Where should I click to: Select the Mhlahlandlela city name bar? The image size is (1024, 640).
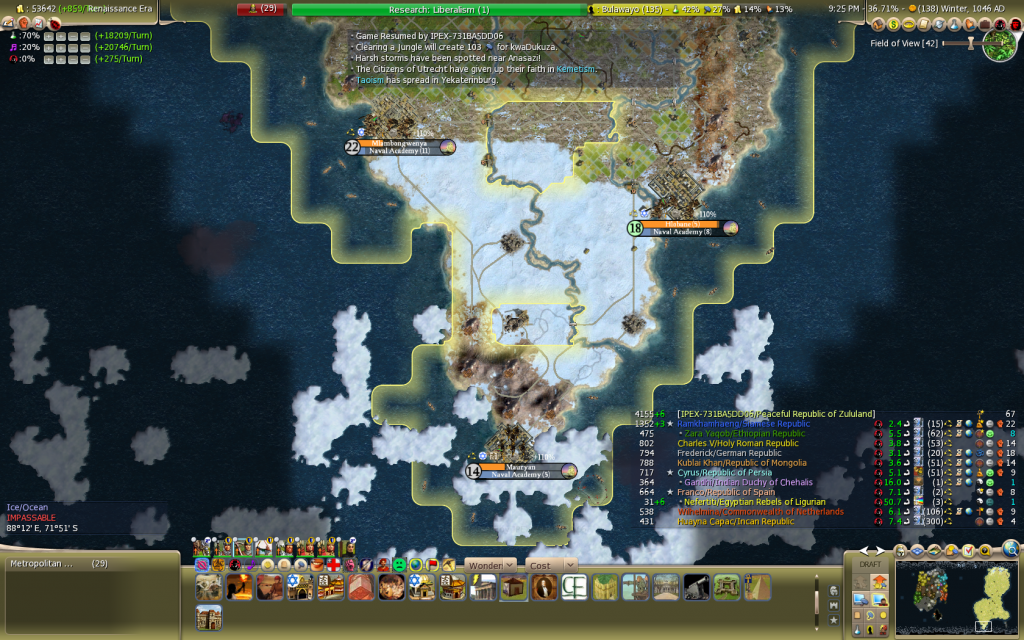coord(400,146)
